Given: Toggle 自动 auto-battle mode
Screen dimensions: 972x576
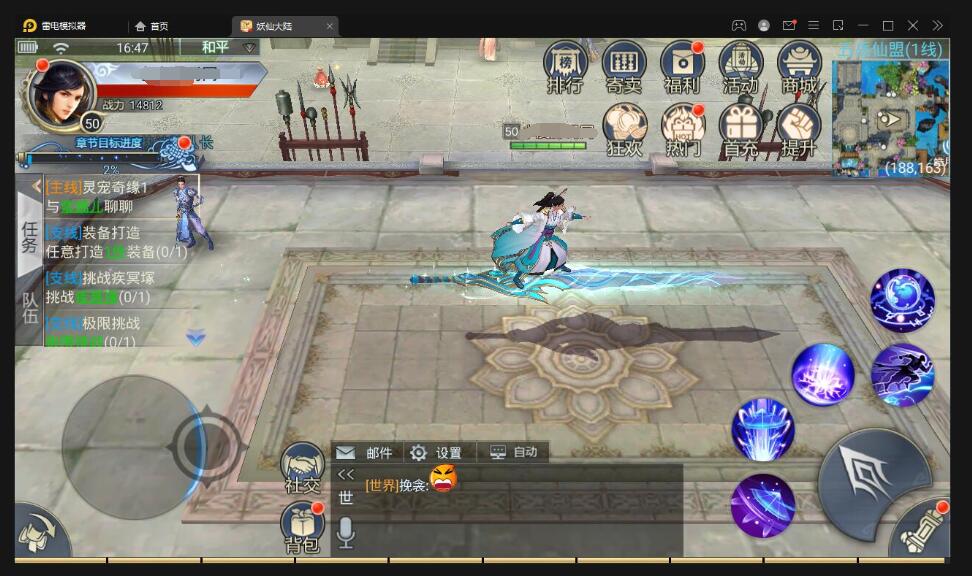Looking at the screenshot, I should pos(514,453).
